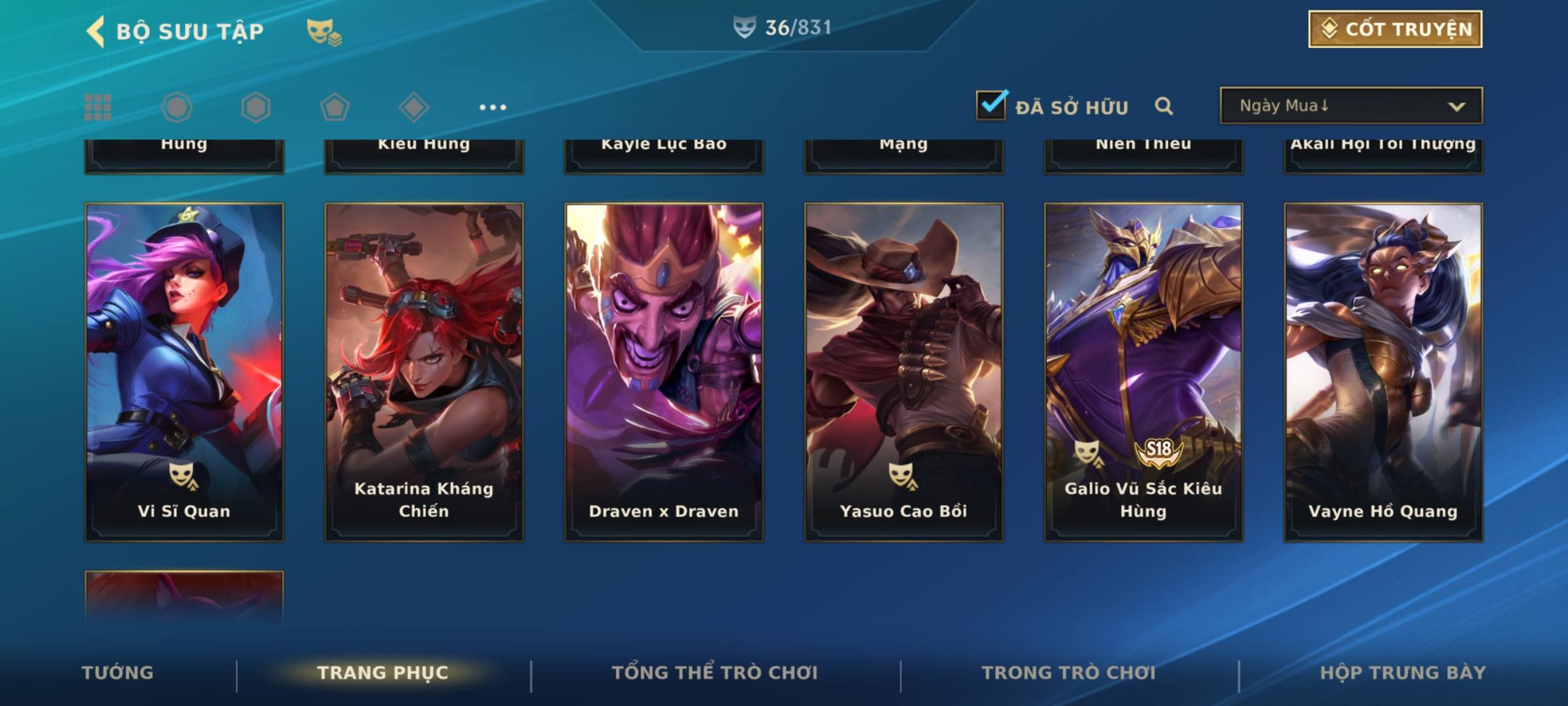Show the Hộp Trưng Bày tab
Screen dimensions: 1568x706
1403,673
